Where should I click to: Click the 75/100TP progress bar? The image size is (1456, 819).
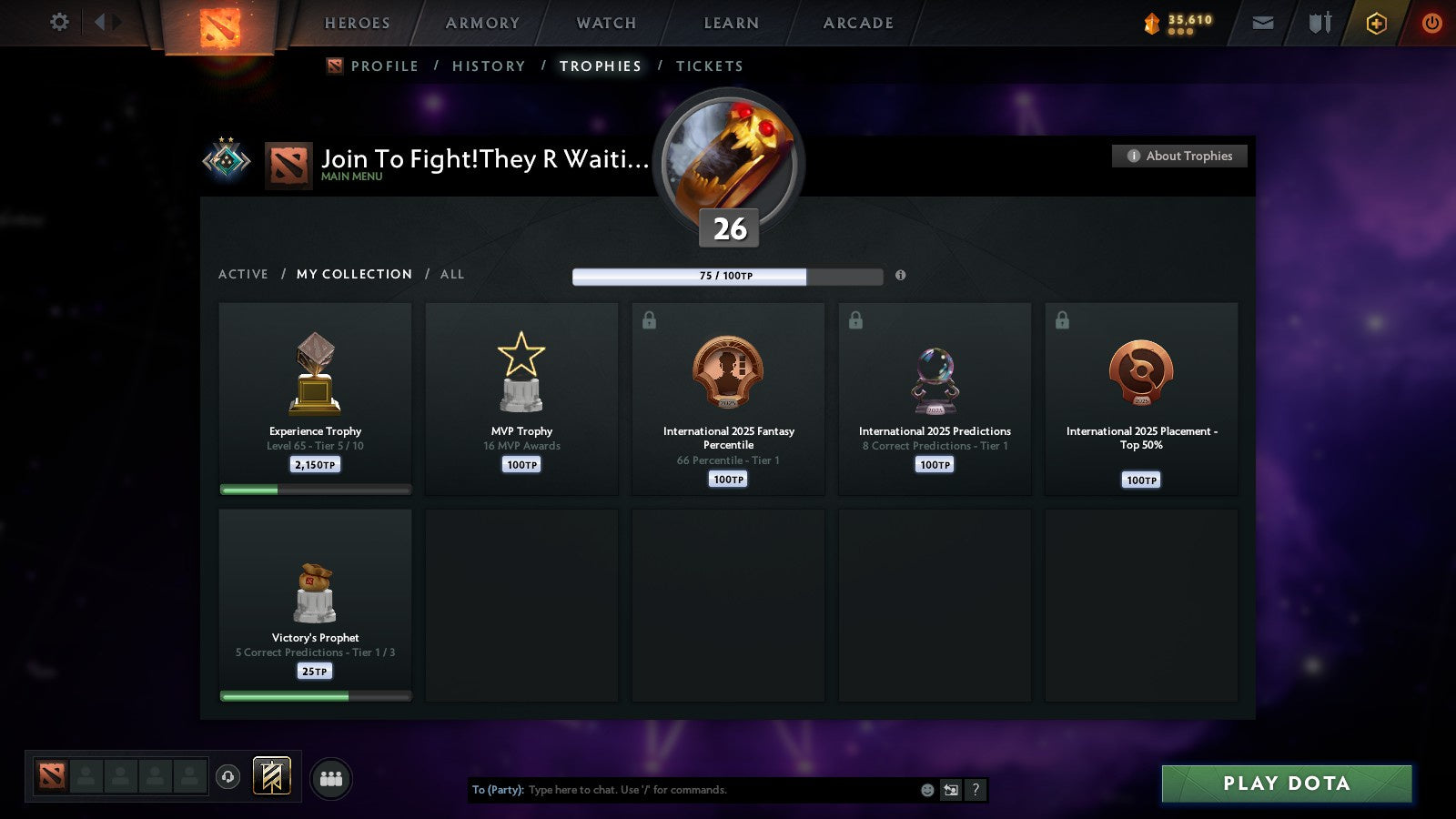[727, 276]
